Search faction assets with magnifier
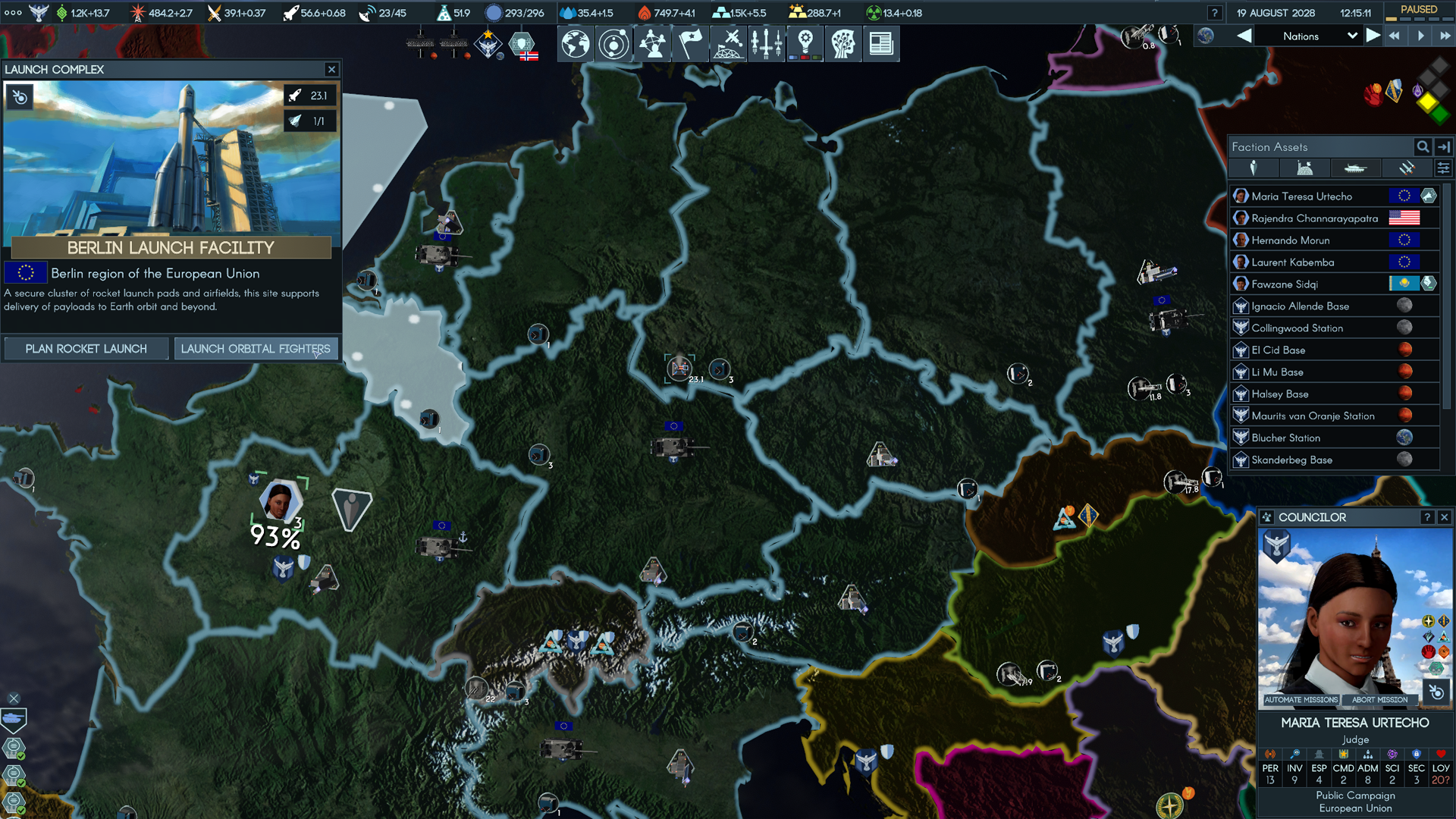This screenshot has height=819, width=1456. [1423, 147]
